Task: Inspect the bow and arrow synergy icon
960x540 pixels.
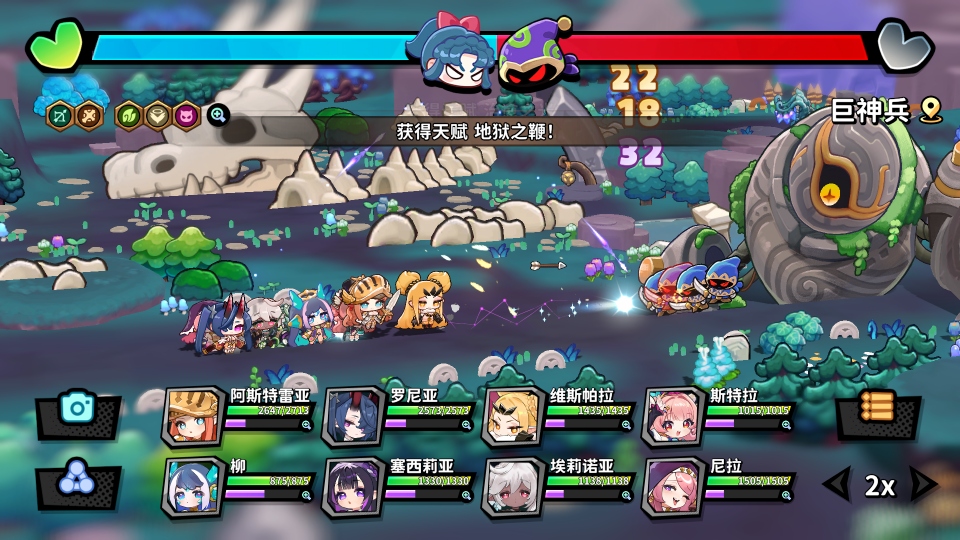Action: (61, 115)
